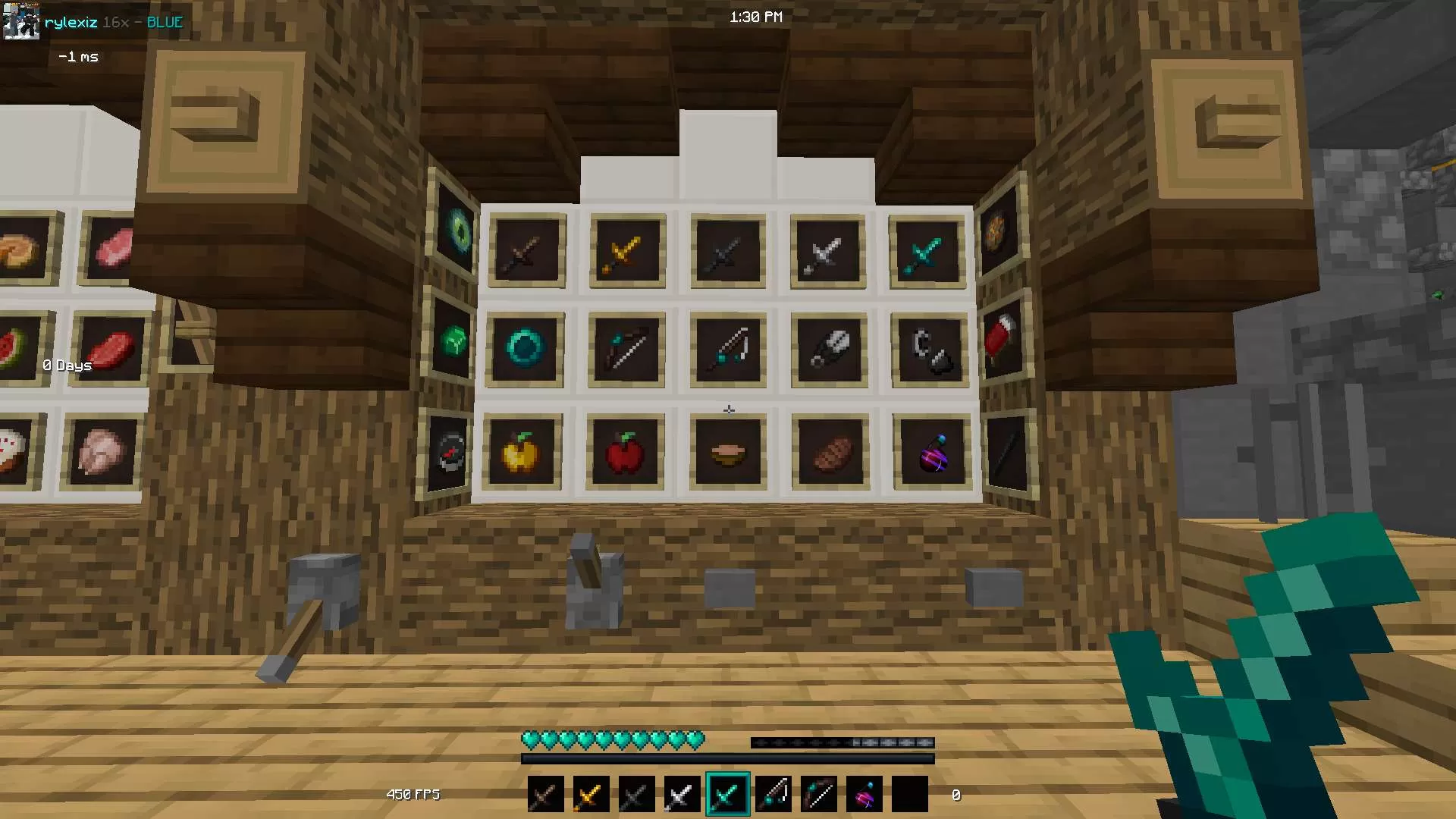Viewport: 1456px width, 819px height.
Task: Select the ender pearl hotbar slot
Action: click(864, 793)
